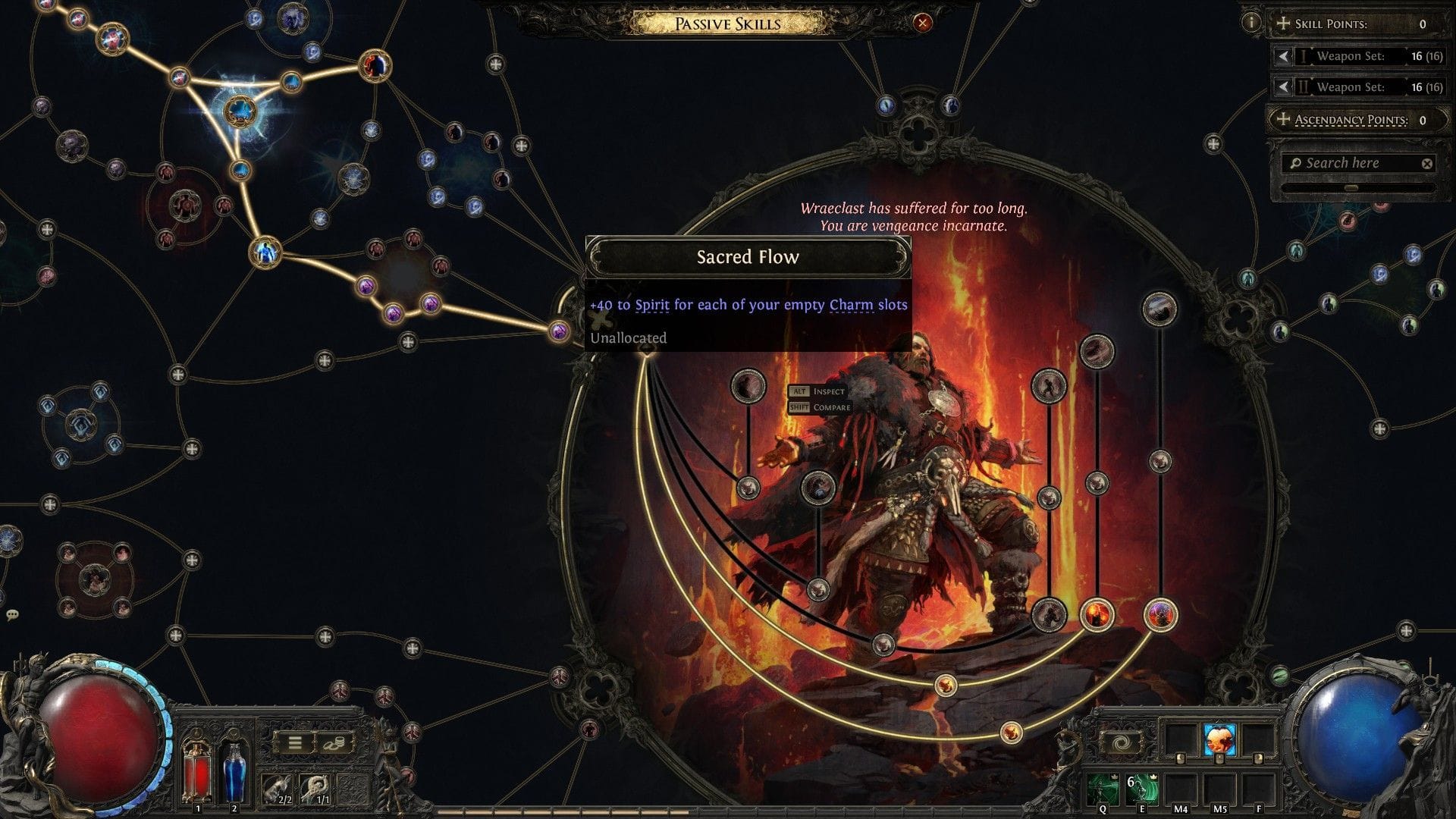The image size is (1456, 819).
Task: Open the three-line menu button
Action: click(x=294, y=743)
